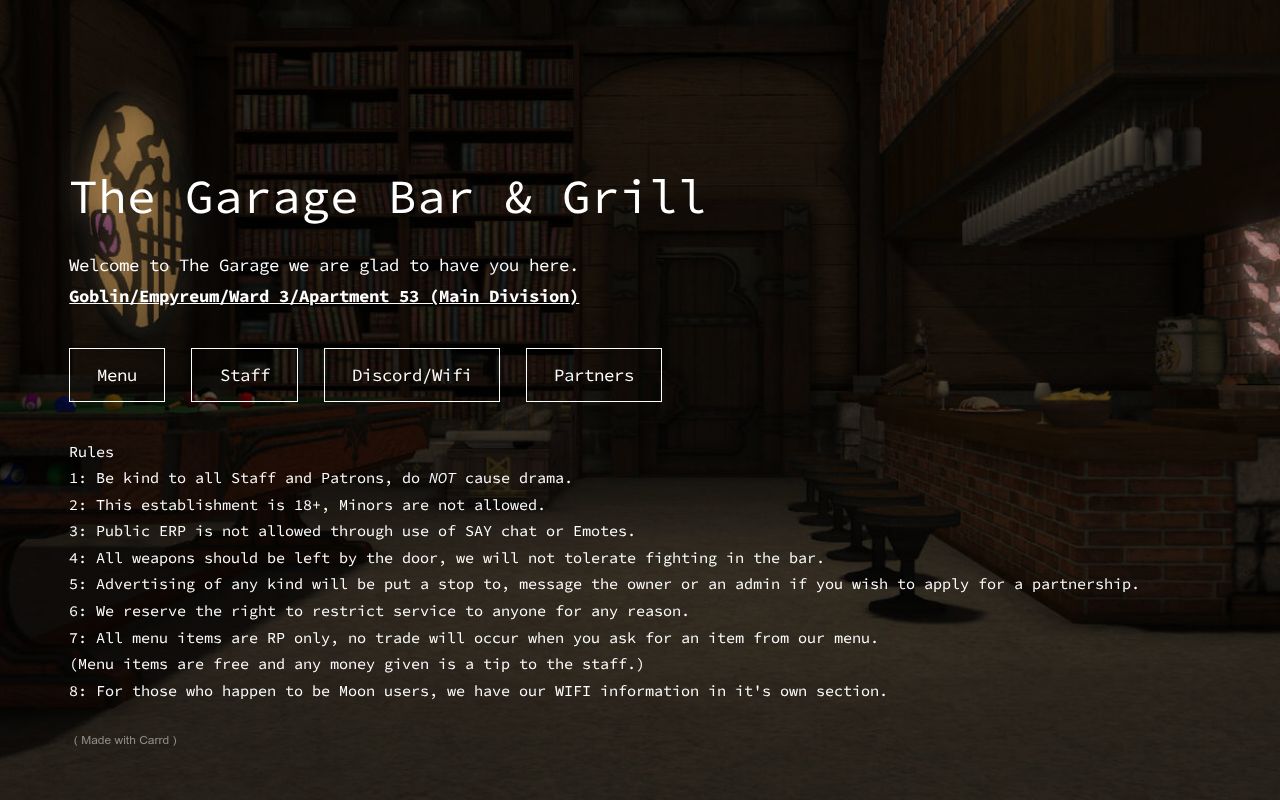
Task: Open the Partners section
Action: click(x=593, y=375)
